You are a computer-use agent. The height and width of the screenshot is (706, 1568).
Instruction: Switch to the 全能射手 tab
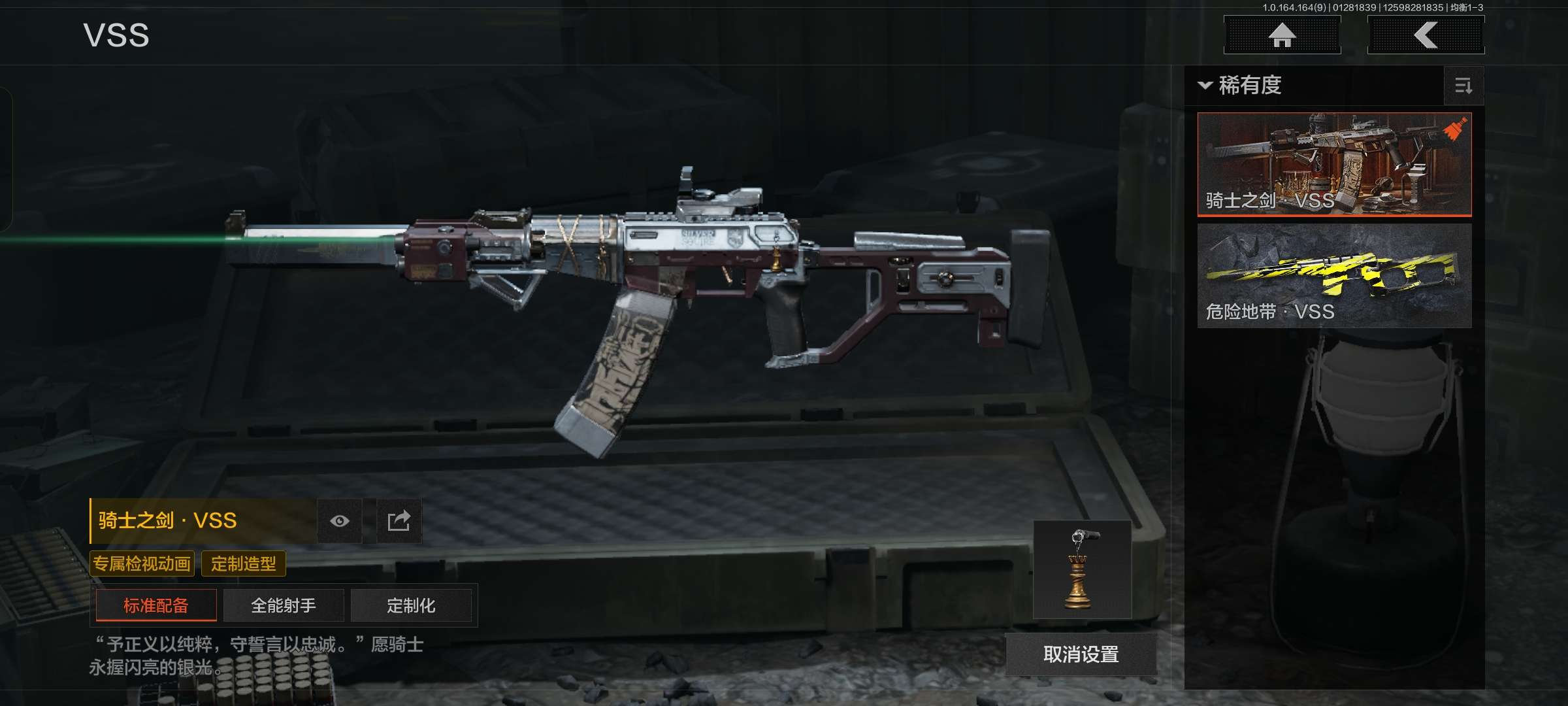284,605
